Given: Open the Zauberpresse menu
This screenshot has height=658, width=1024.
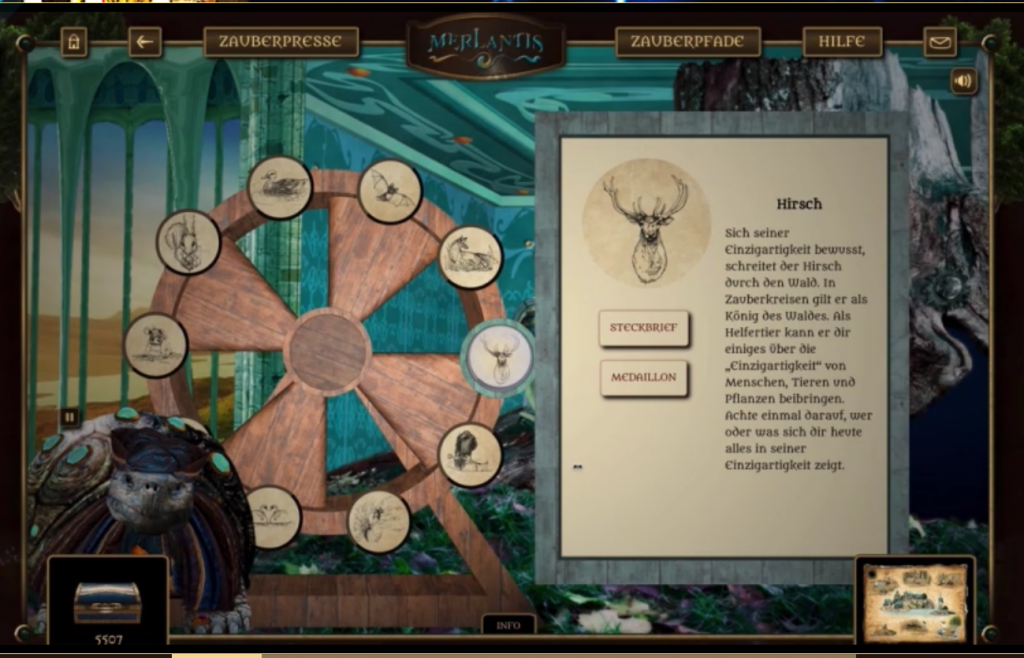Looking at the screenshot, I should click(x=280, y=42).
